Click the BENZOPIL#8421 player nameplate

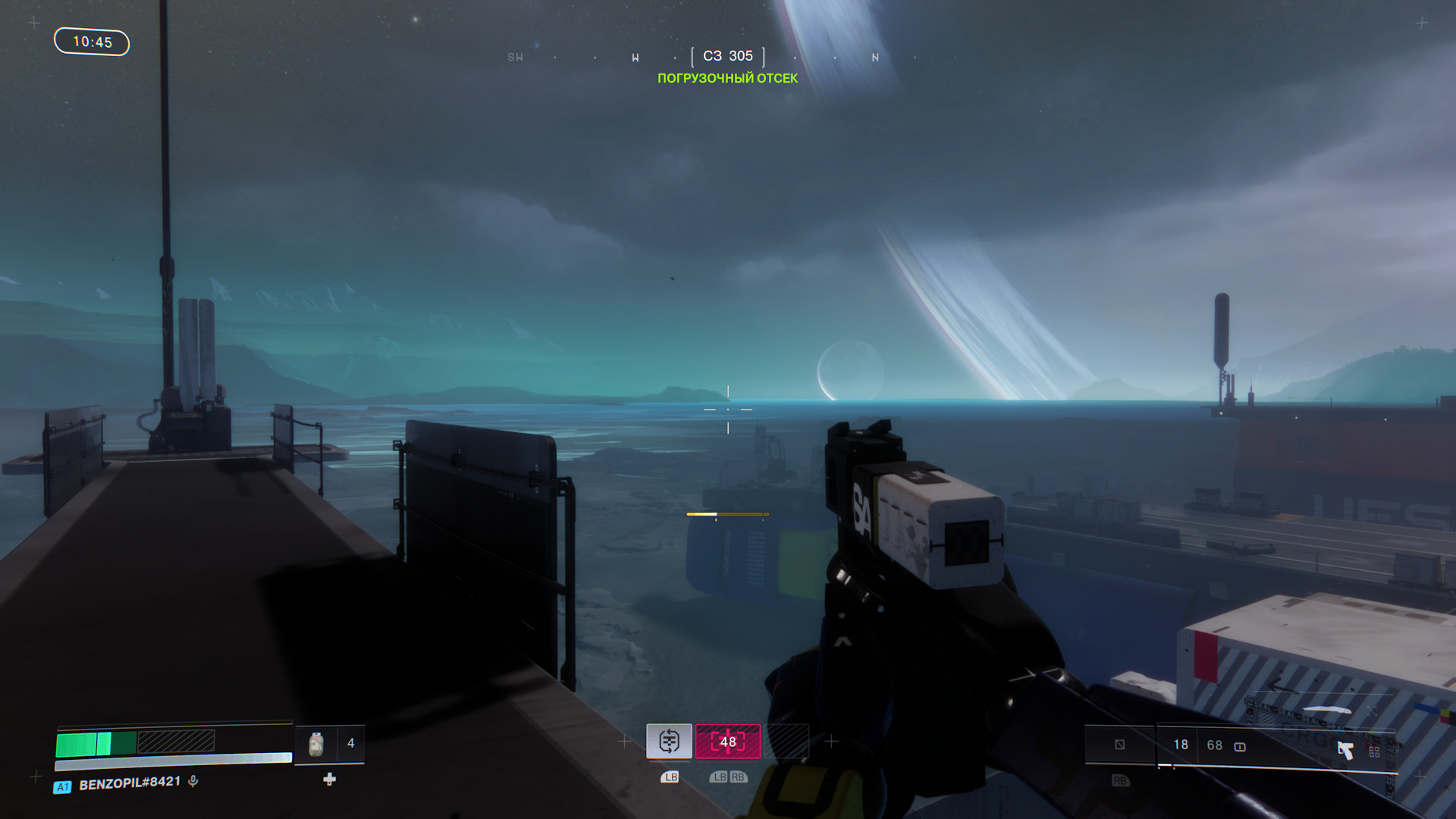click(130, 783)
